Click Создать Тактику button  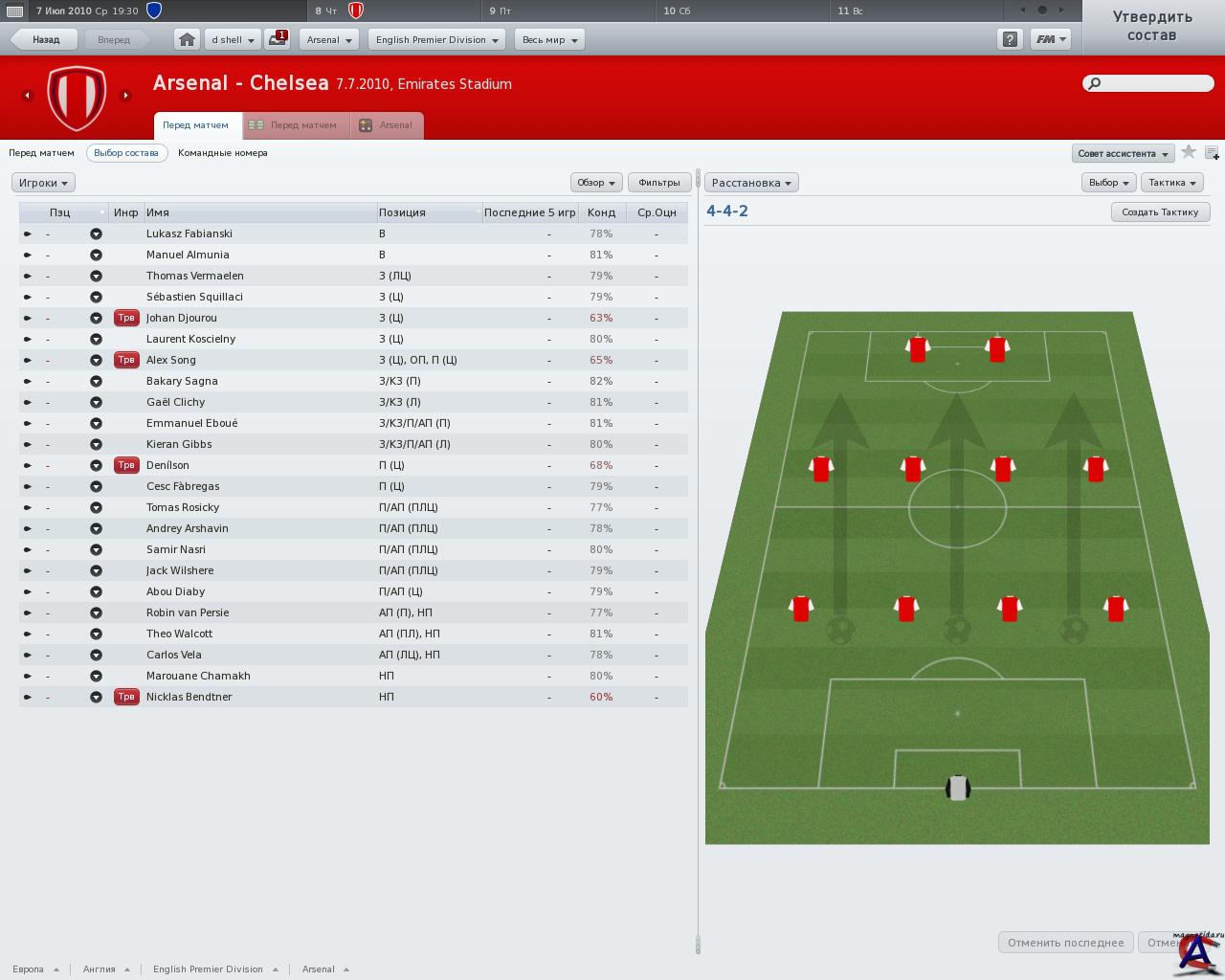(x=1160, y=212)
